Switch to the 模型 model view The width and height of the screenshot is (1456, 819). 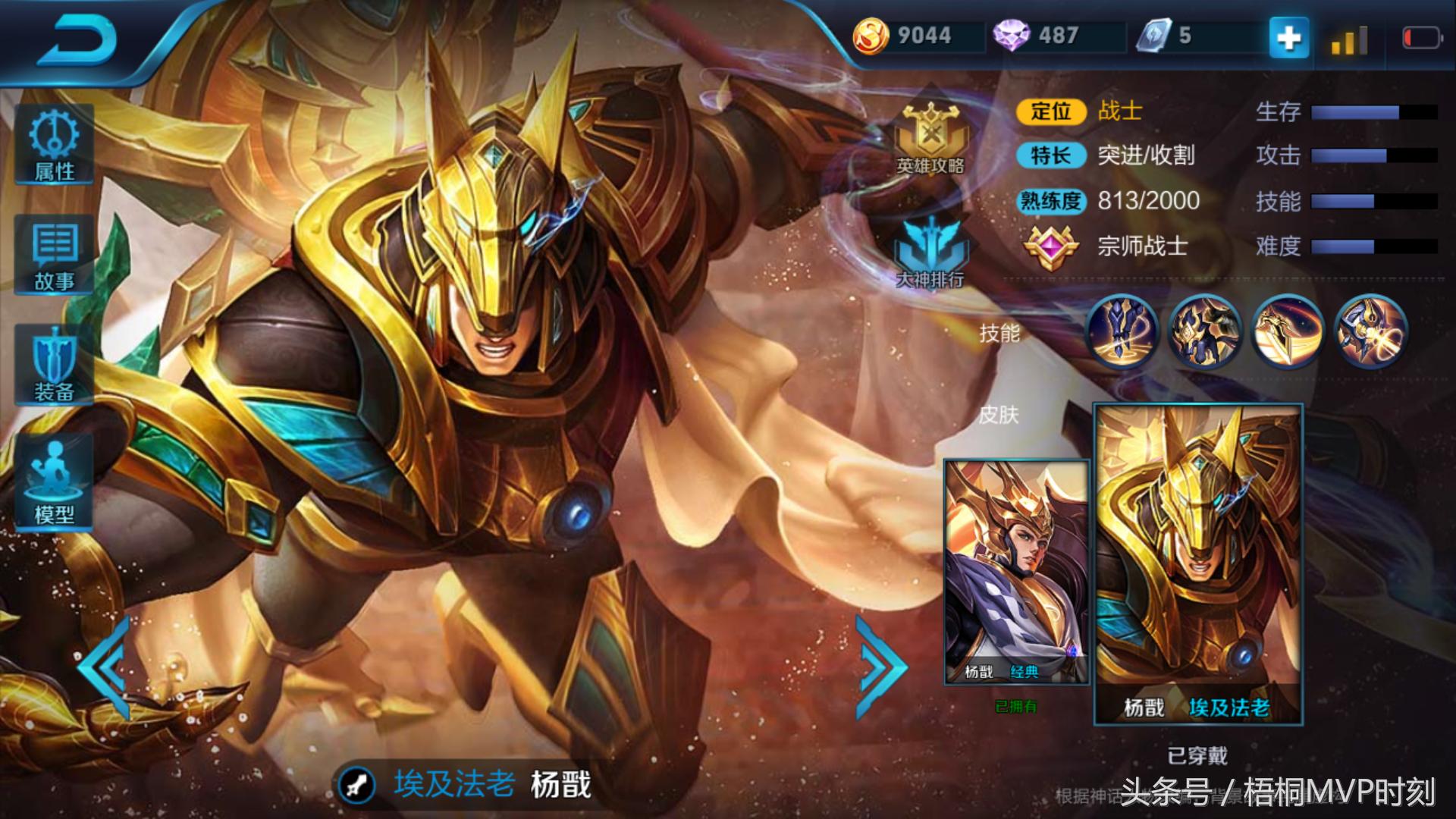click(x=55, y=482)
